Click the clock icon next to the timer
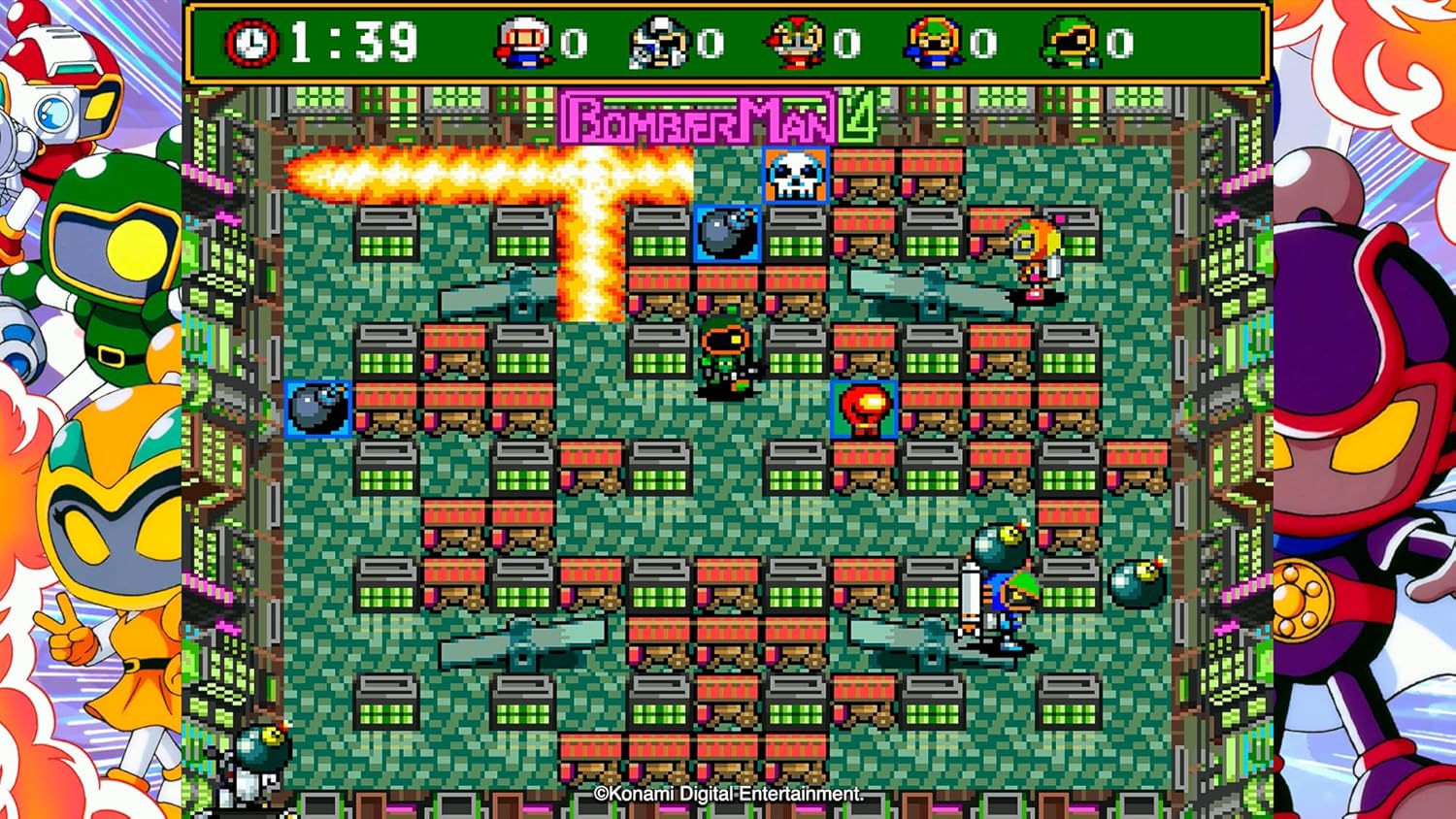This screenshot has width=1456, height=819. click(x=250, y=41)
